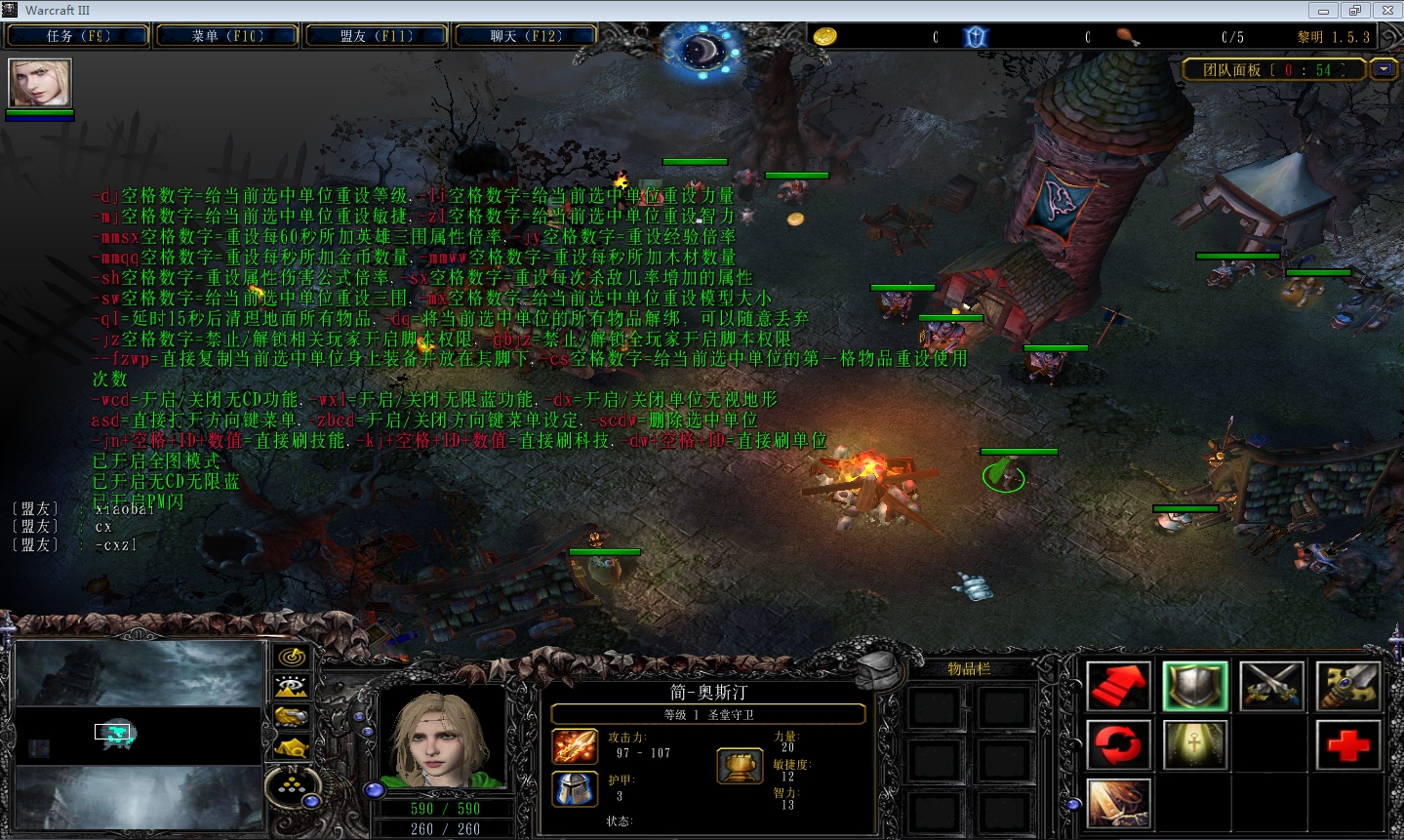The height and width of the screenshot is (840, 1404).
Task: Open the 任务 (F9) quests menu
Action: click(78, 36)
